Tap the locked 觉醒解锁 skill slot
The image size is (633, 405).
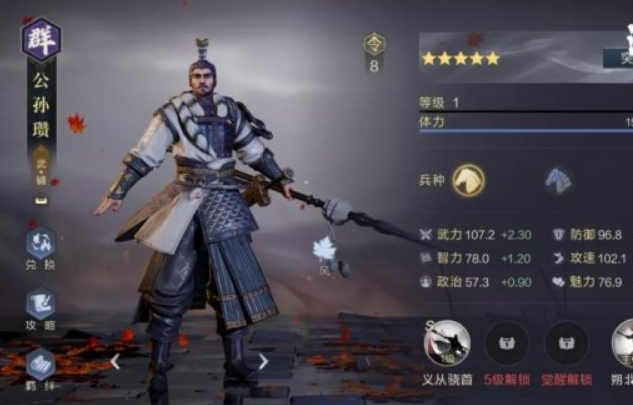tap(565, 344)
